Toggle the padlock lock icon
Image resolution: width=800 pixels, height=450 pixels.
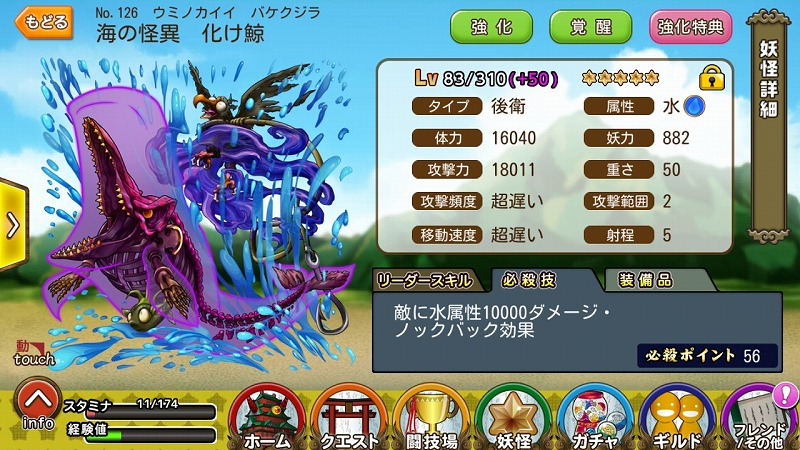(711, 77)
